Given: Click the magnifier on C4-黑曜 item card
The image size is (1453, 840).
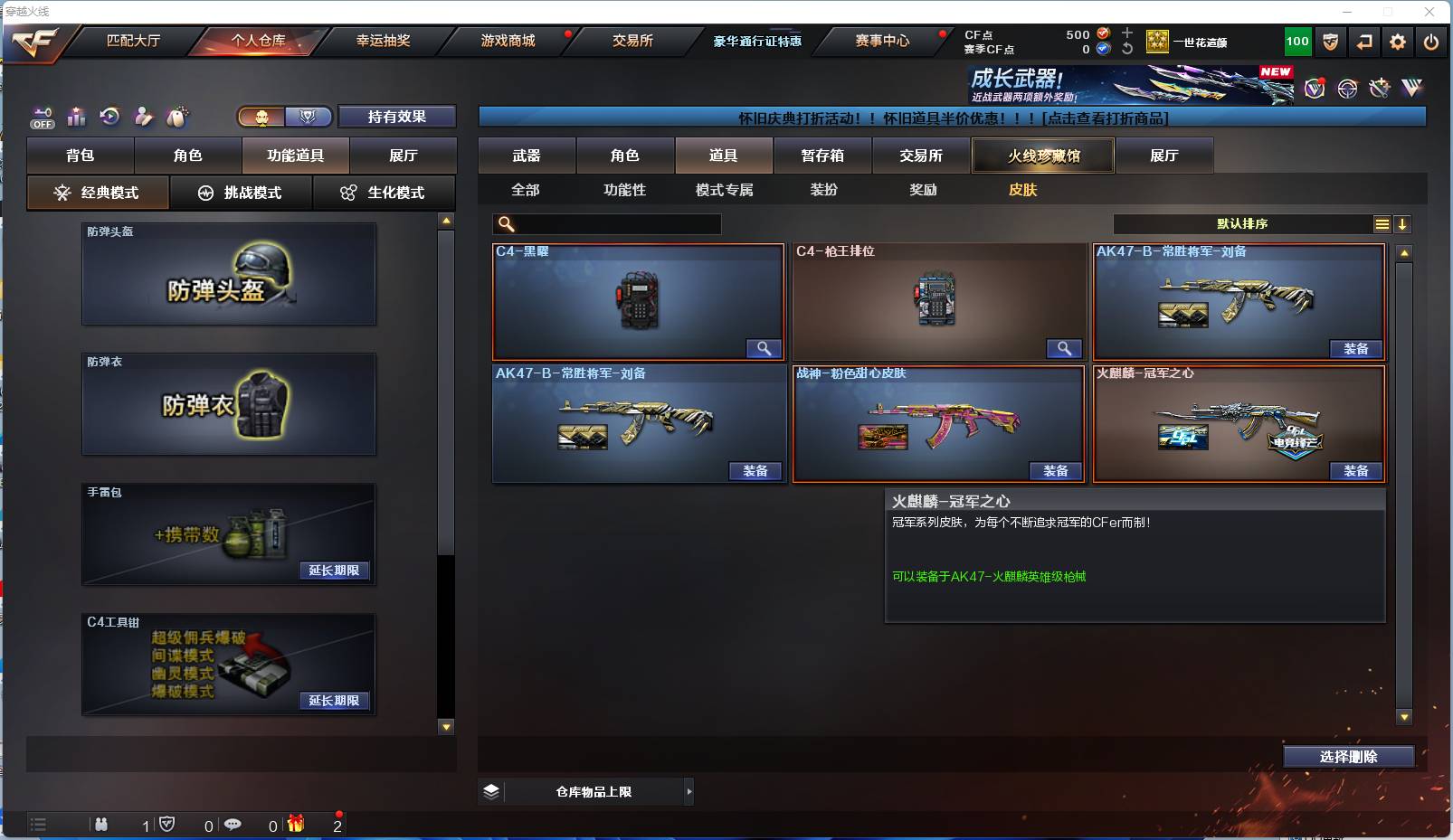Looking at the screenshot, I should pyautogui.click(x=763, y=348).
